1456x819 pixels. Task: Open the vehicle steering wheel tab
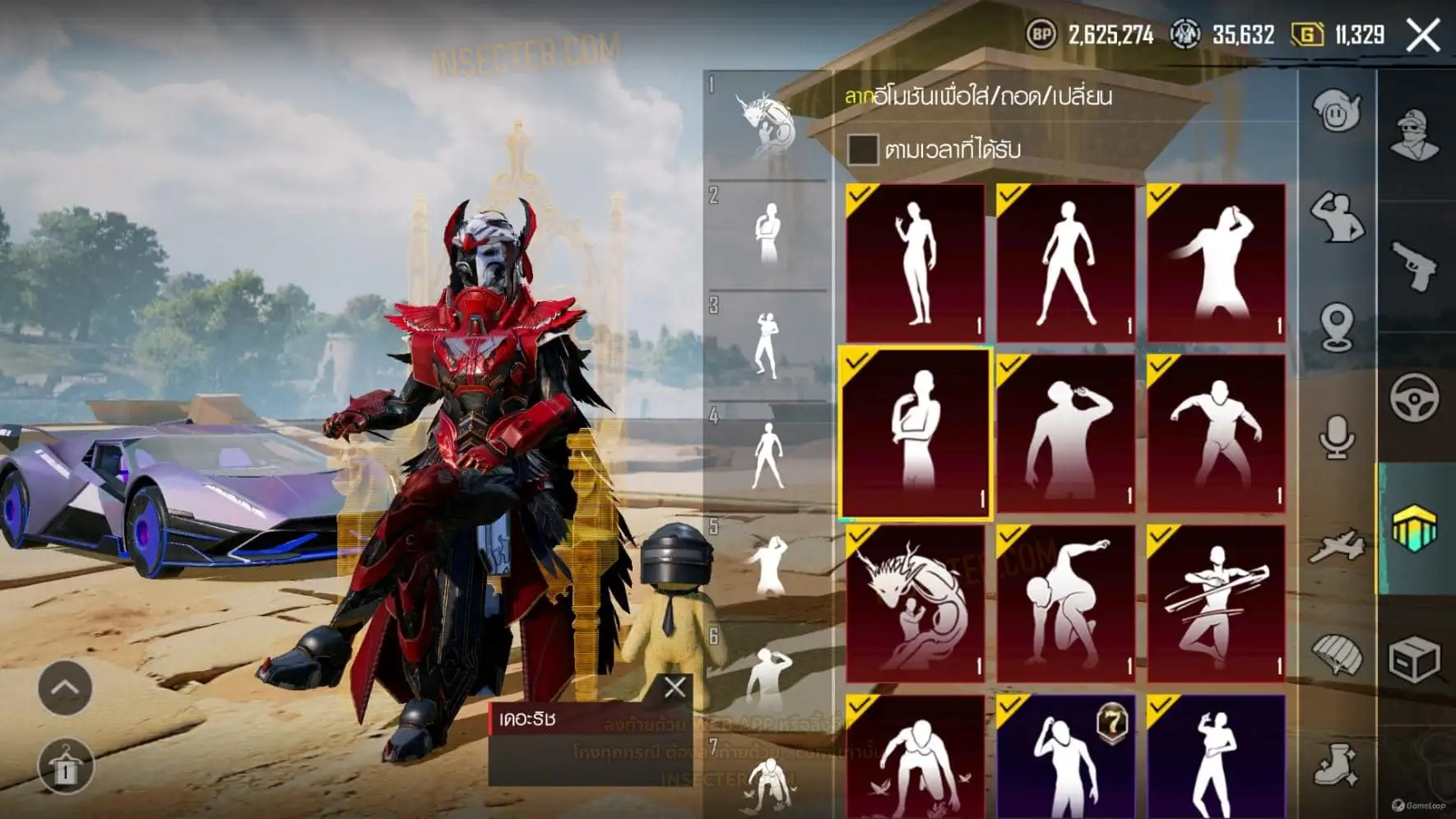click(1415, 397)
